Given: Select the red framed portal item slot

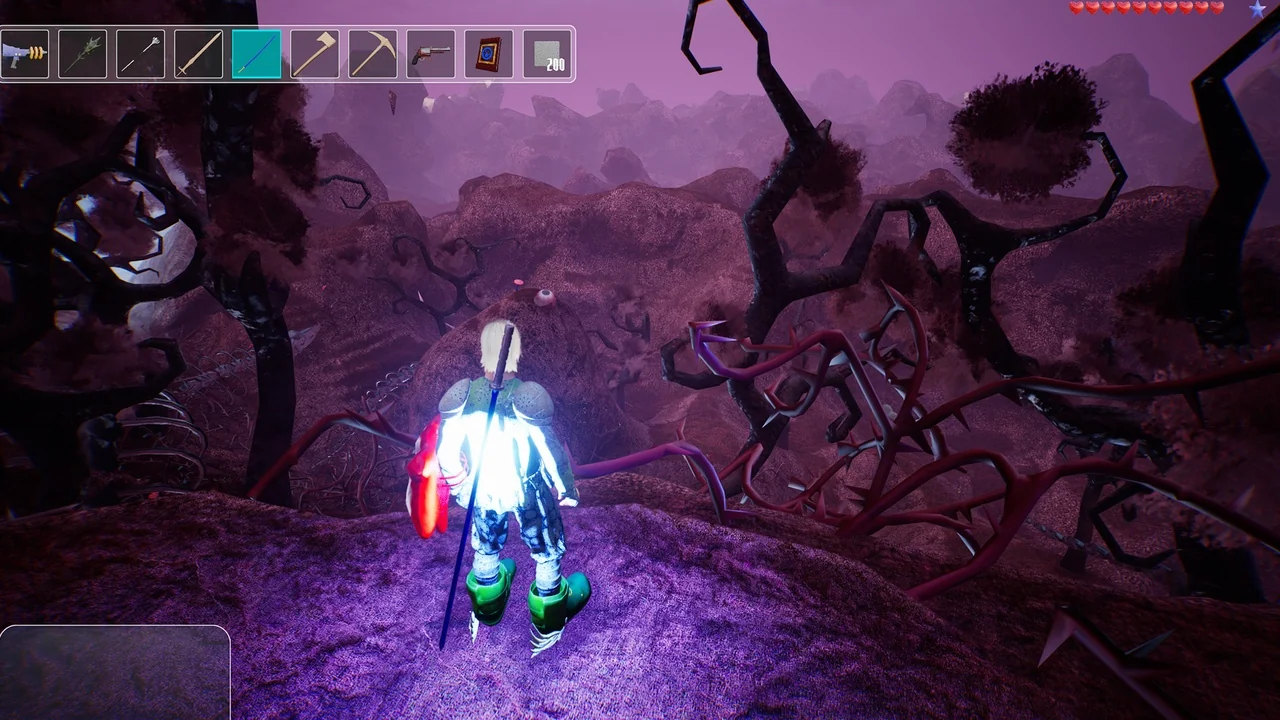Looking at the screenshot, I should (x=488, y=54).
